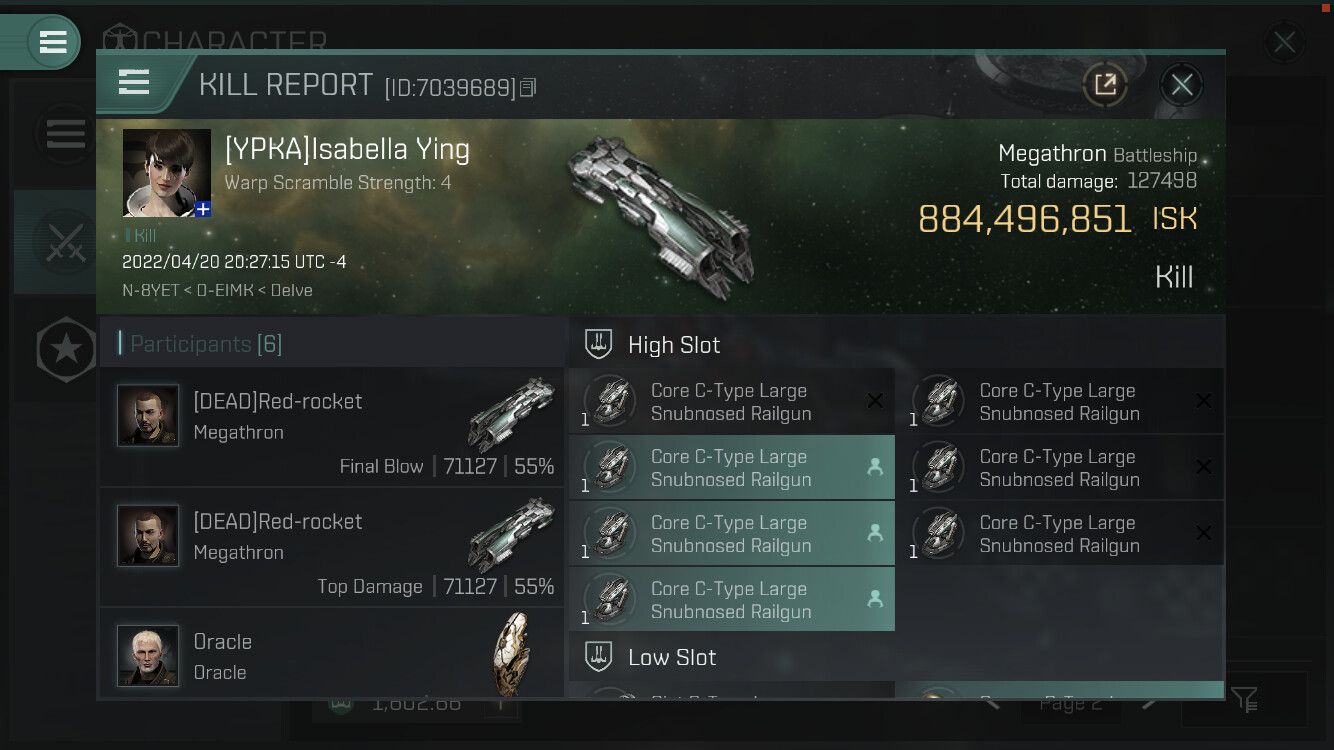Open the Kill Report hamburger menu
1334x750 pixels.
coord(134,82)
